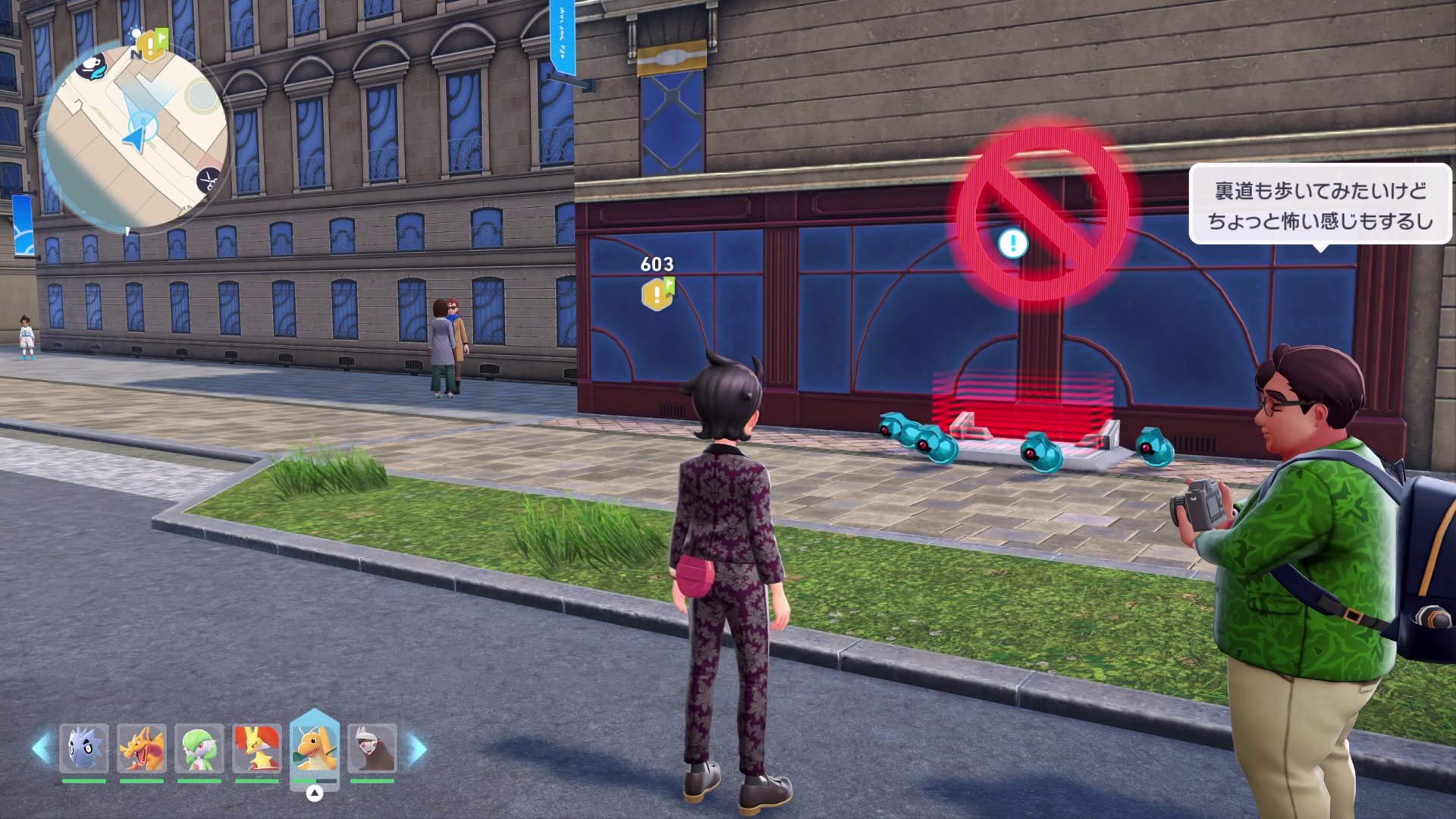The image size is (1456, 819).
Task: Open the circular minimap
Action: point(136,136)
